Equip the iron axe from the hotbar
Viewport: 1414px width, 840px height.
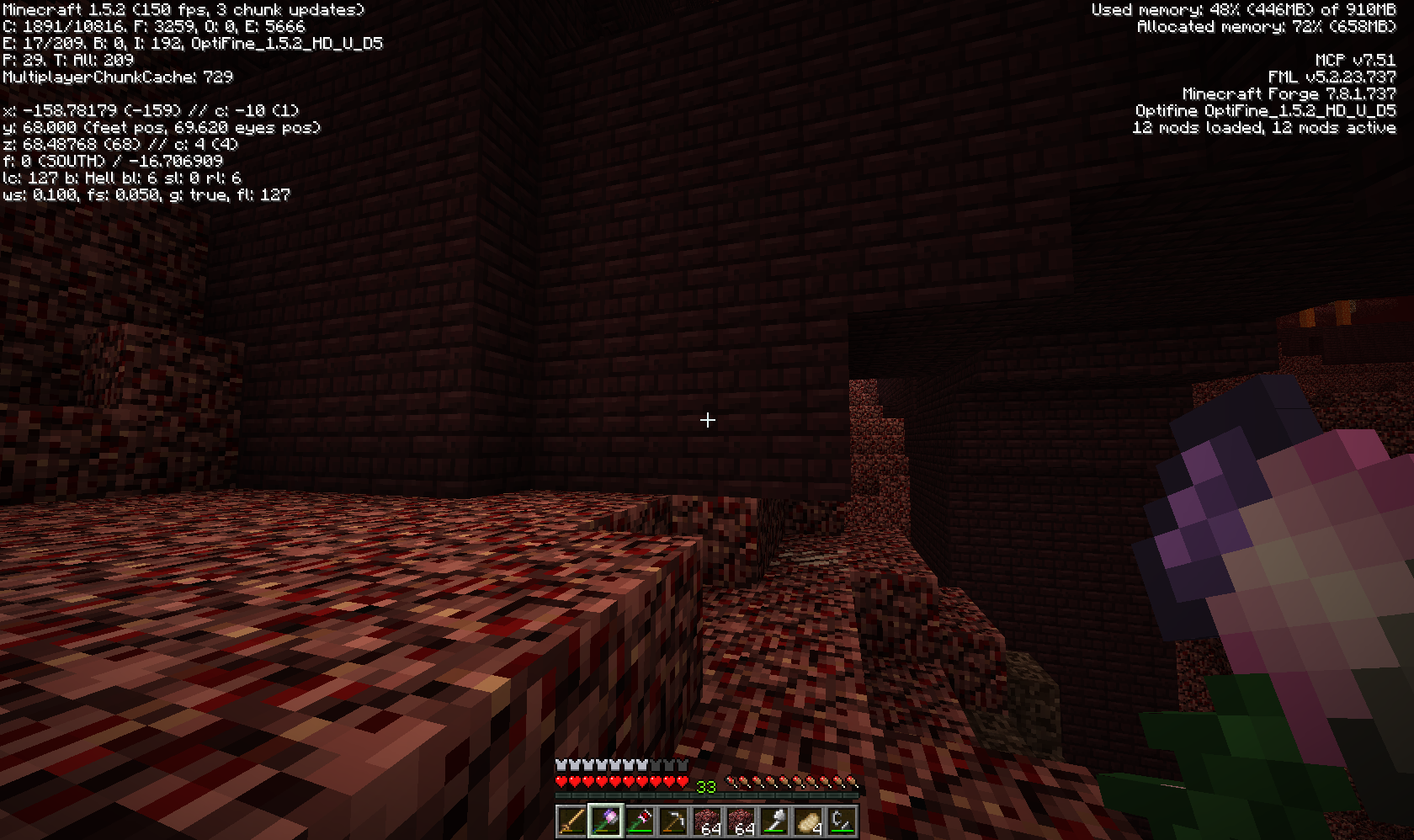click(774, 821)
